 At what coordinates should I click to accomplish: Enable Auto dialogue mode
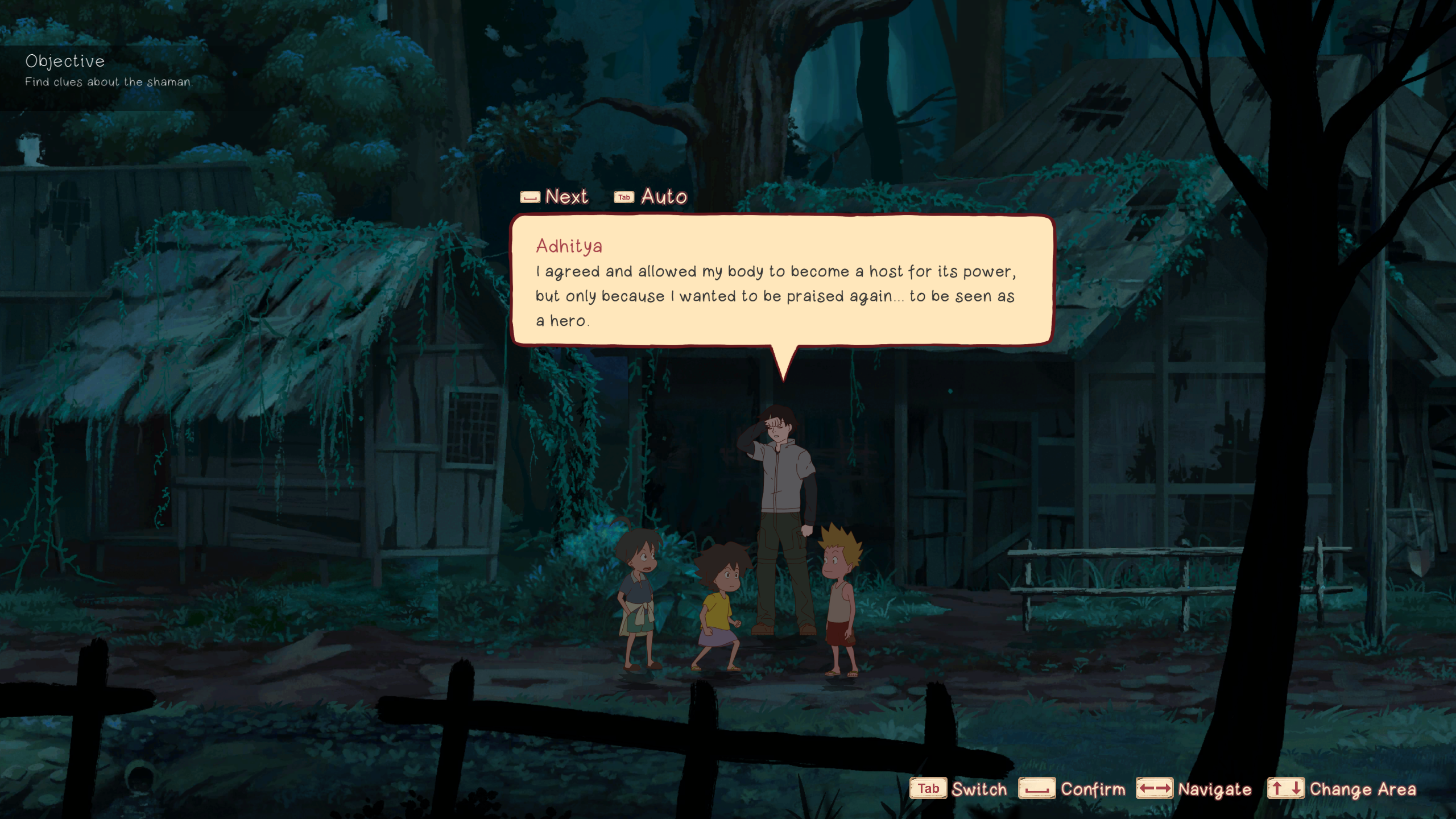(x=651, y=197)
